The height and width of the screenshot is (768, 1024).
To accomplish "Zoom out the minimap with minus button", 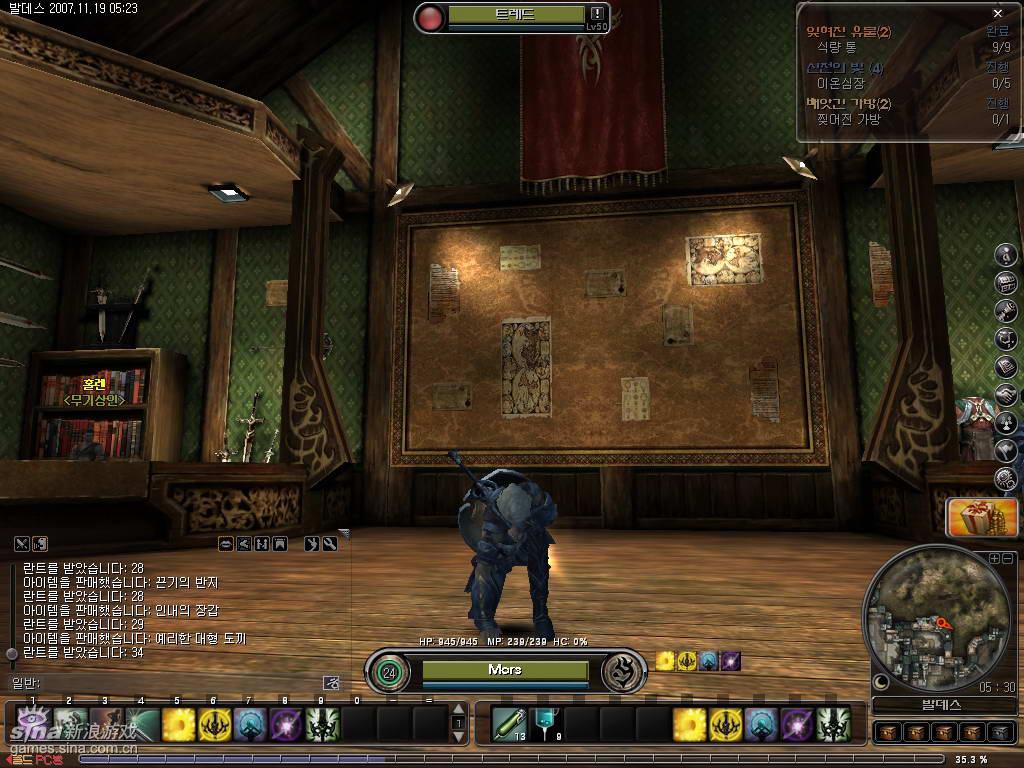I will tap(1008, 558).
